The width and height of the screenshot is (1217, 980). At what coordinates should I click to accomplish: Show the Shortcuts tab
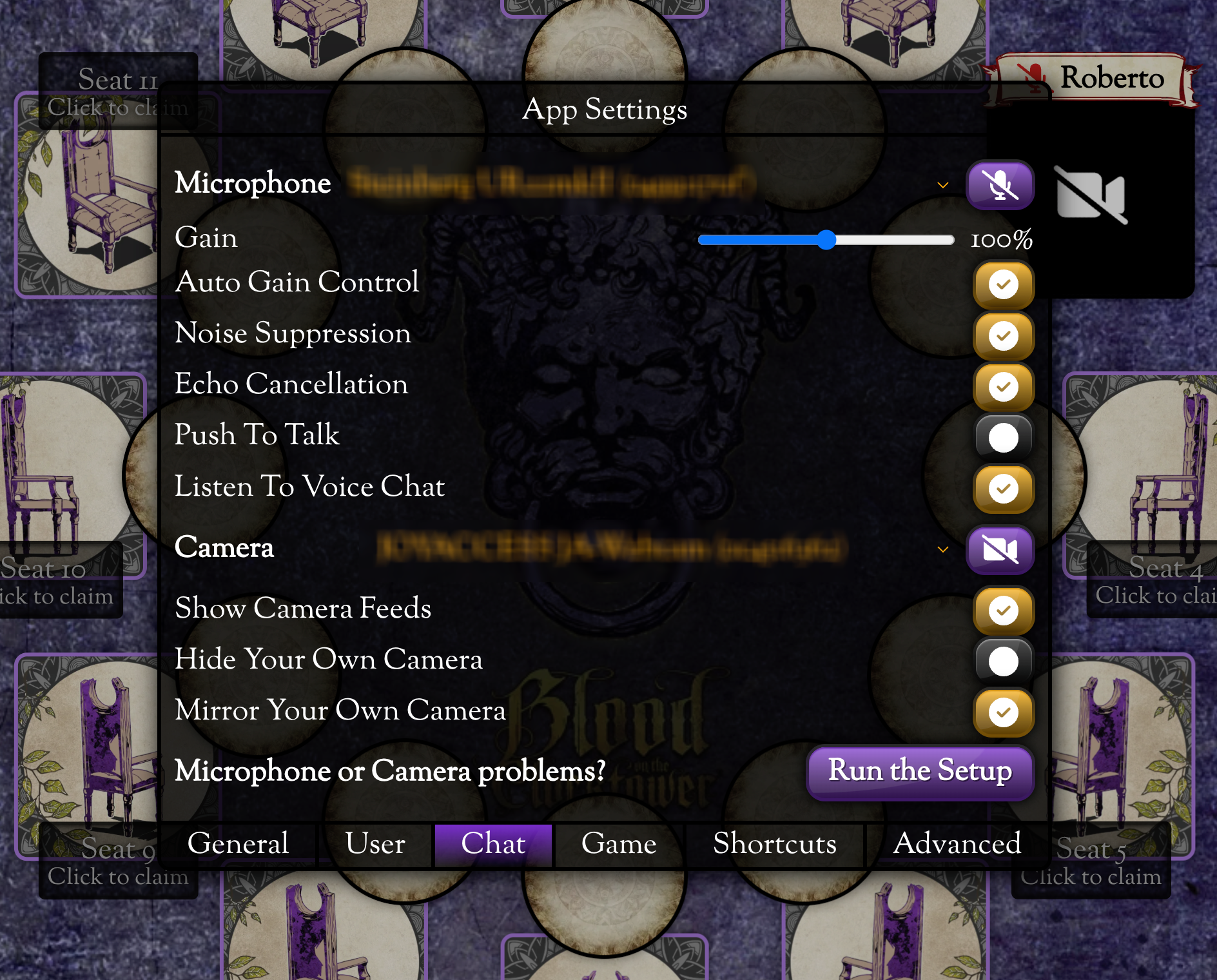[x=774, y=844]
